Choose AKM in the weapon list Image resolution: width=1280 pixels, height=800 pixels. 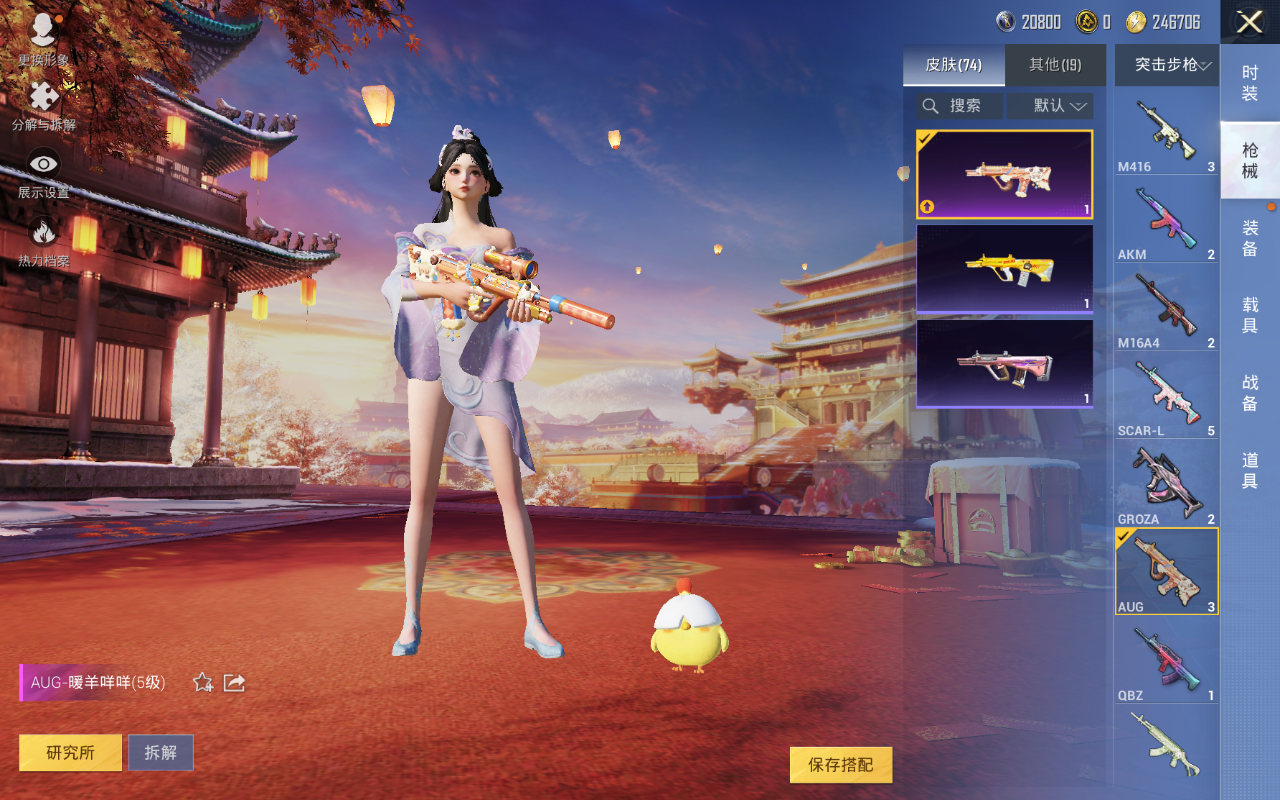tap(1166, 220)
